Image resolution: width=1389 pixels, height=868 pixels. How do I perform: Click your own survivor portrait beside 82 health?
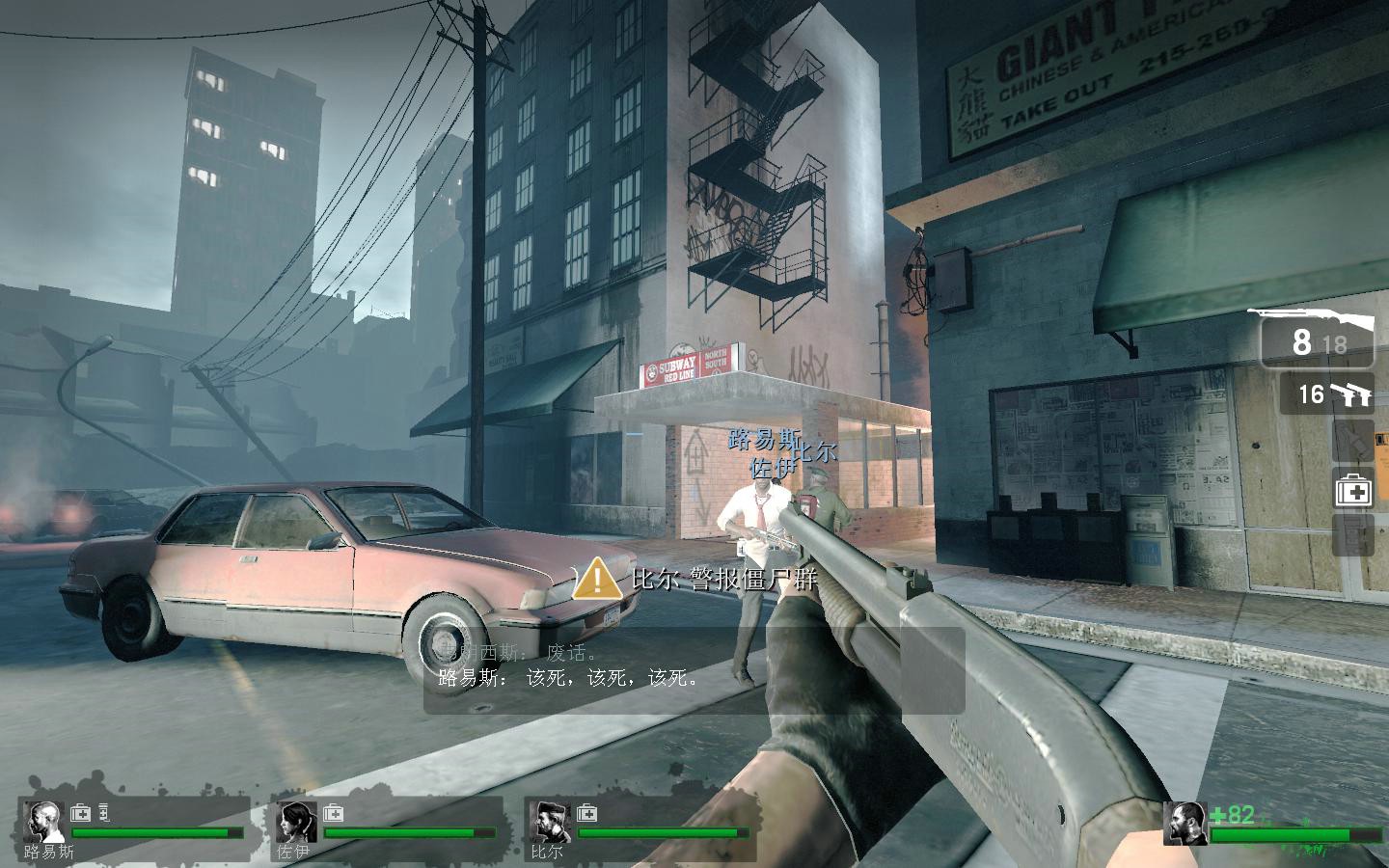tap(1185, 823)
